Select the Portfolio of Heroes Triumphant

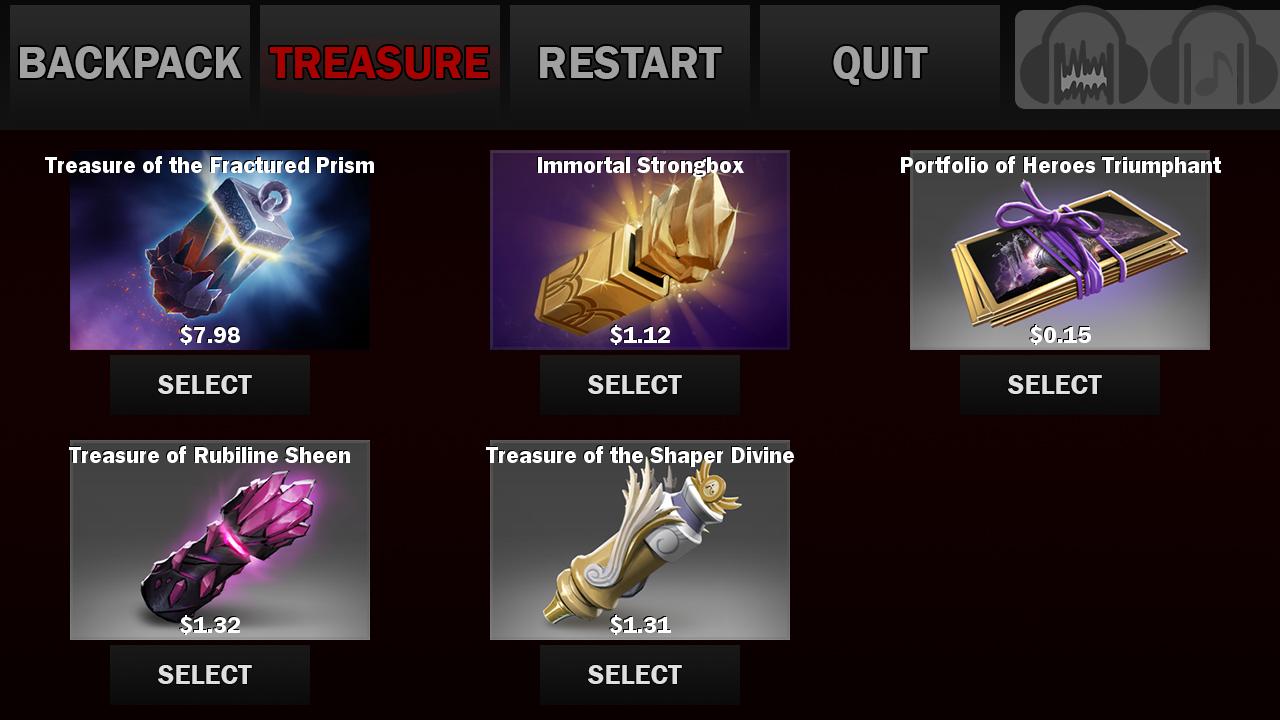click(x=1059, y=384)
